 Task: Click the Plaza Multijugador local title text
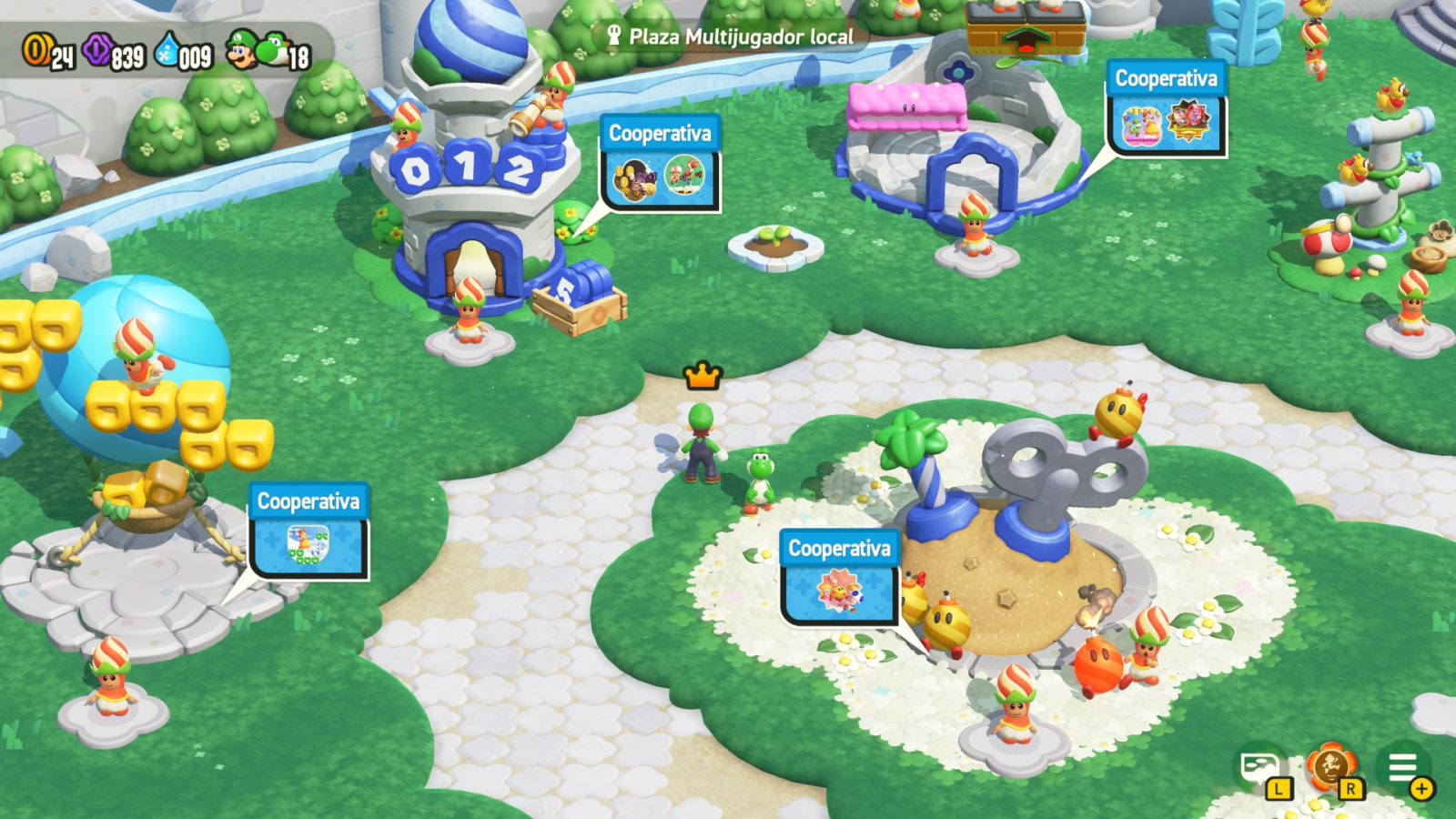[x=742, y=38]
